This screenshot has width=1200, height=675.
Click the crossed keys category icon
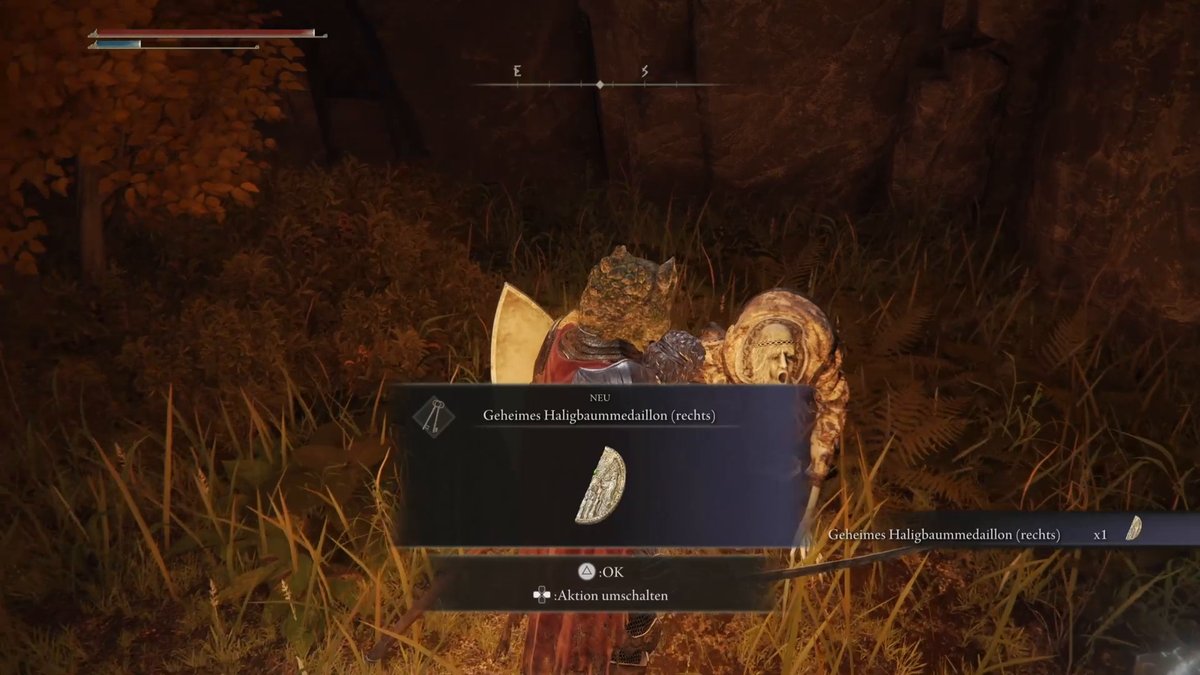click(434, 415)
